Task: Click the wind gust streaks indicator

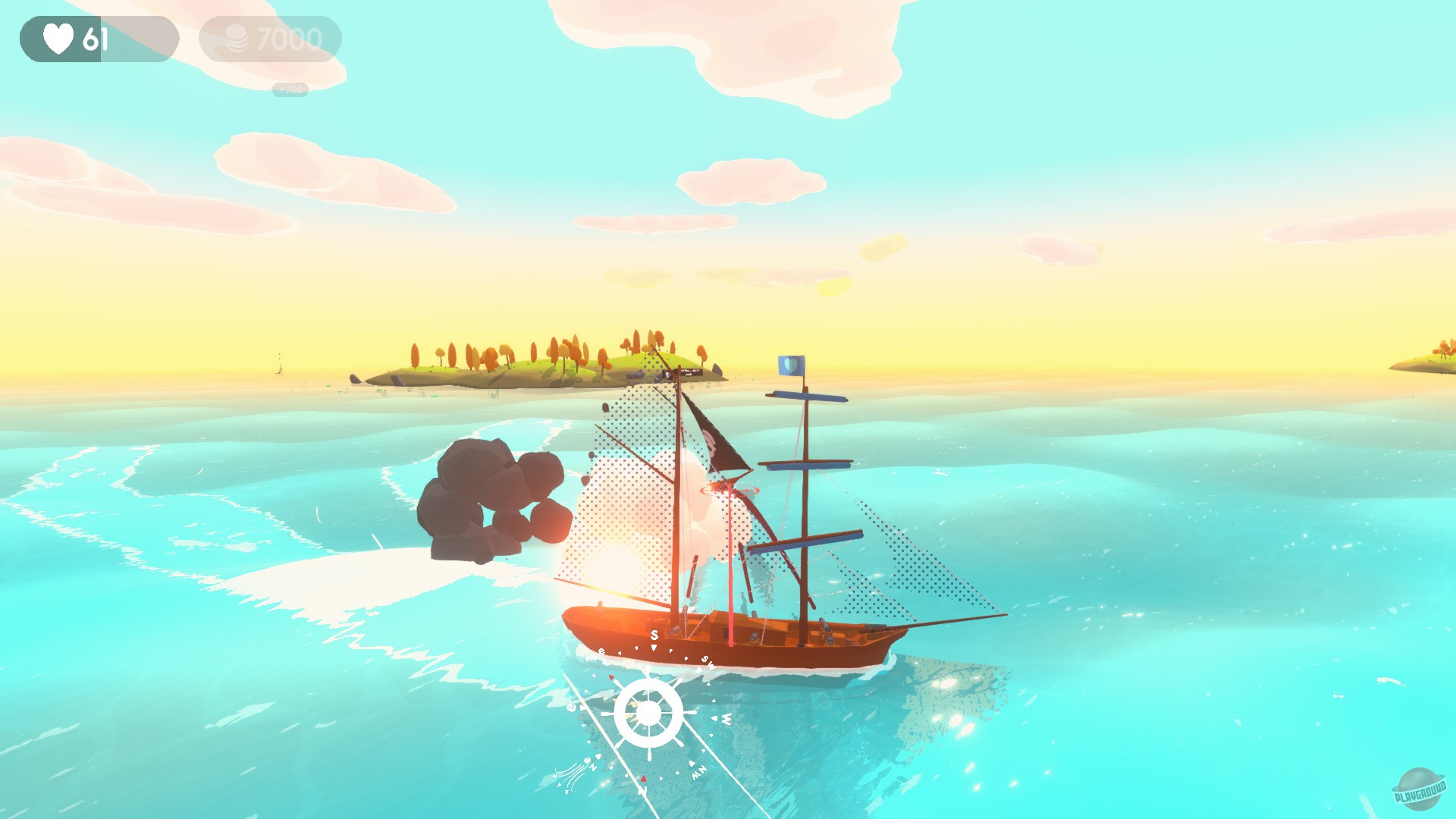Action: [570, 775]
